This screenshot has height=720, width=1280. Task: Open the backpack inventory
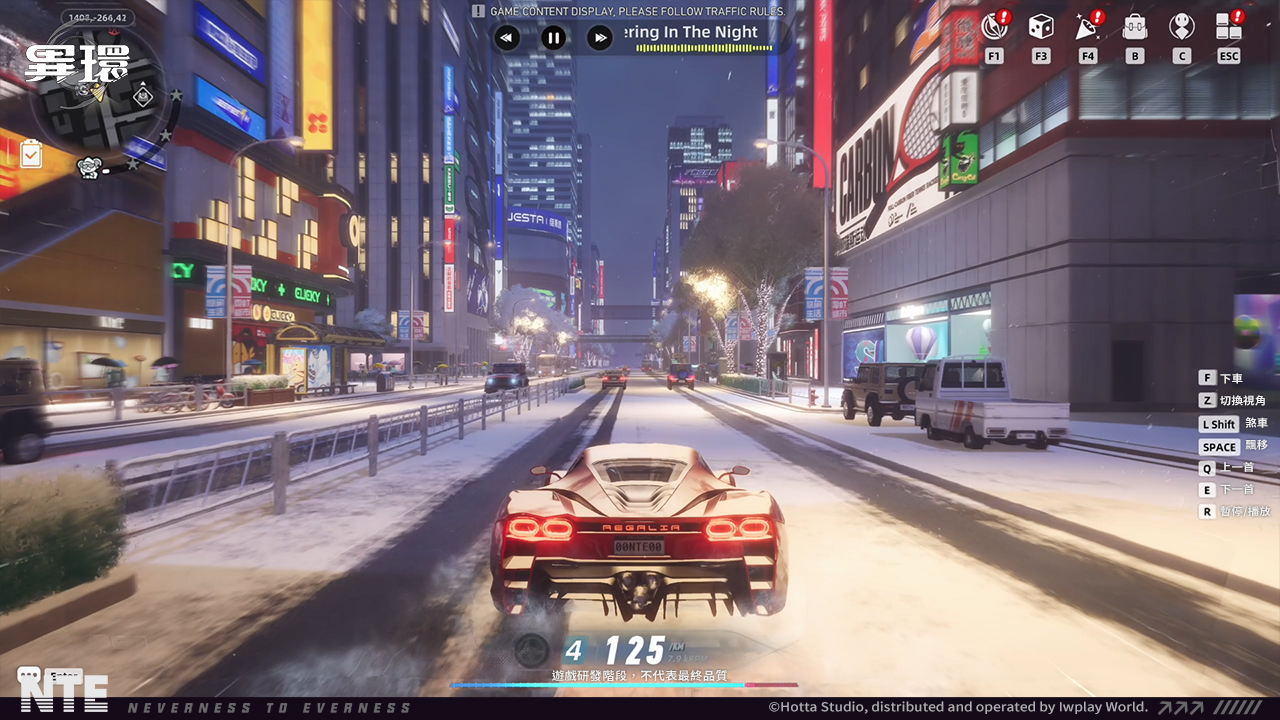1134,26
